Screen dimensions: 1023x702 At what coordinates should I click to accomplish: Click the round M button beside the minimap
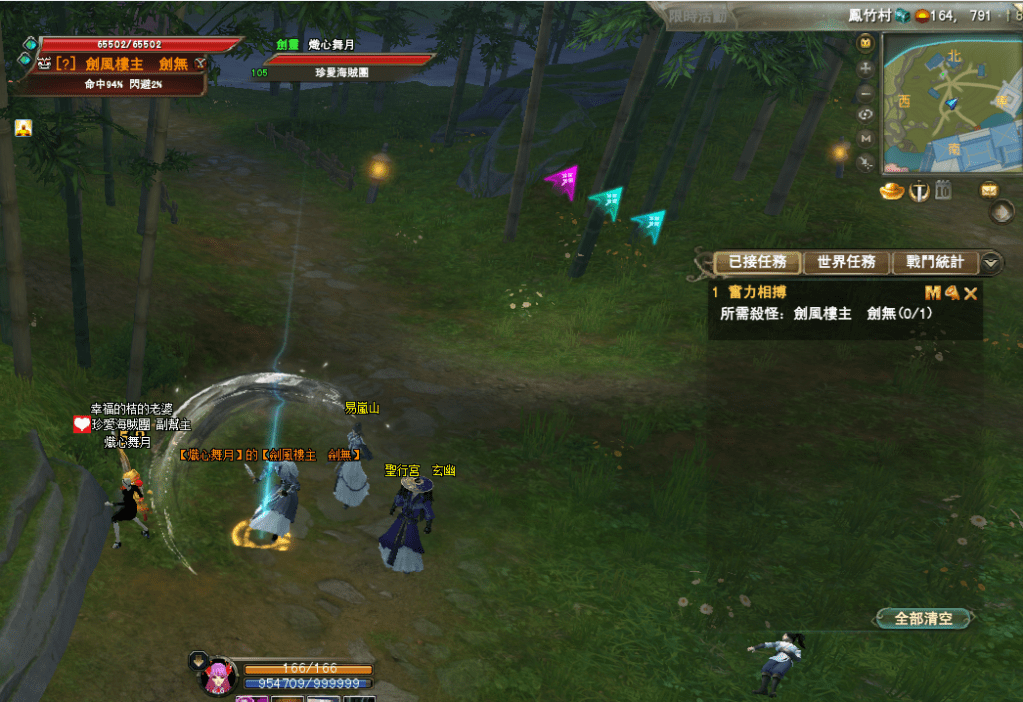point(866,138)
